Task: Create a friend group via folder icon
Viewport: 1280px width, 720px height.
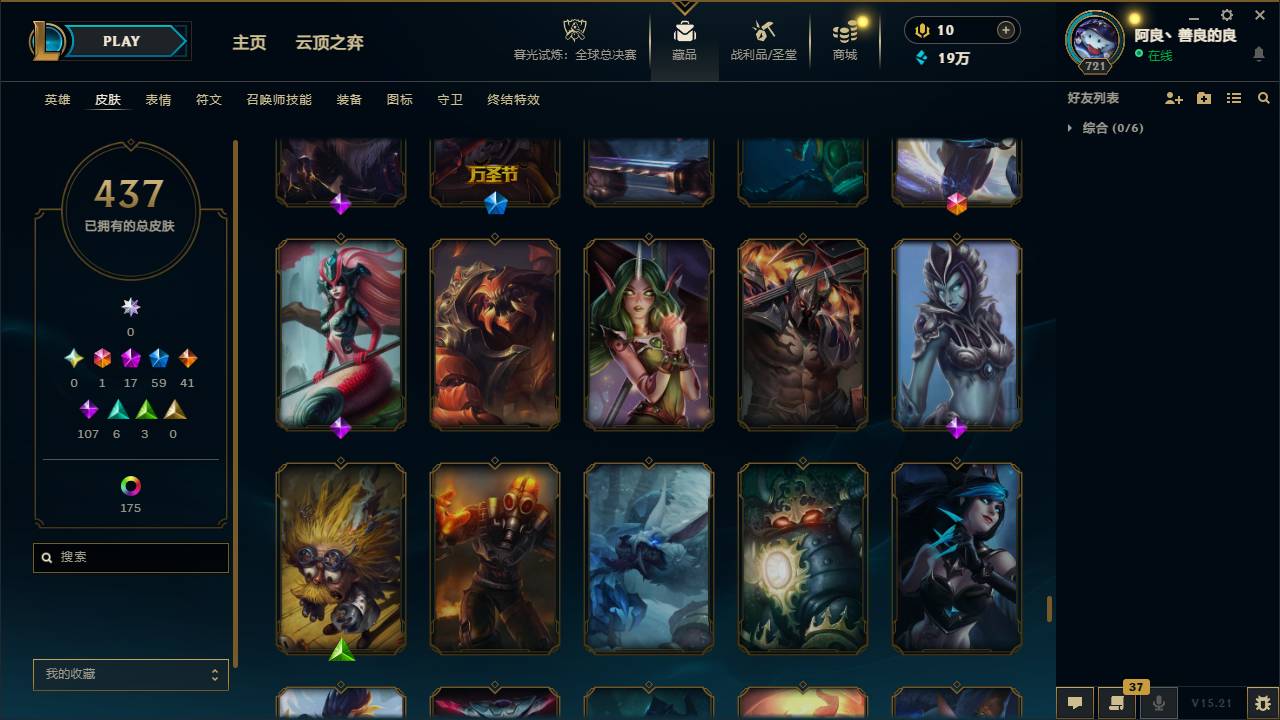Action: (x=1204, y=97)
